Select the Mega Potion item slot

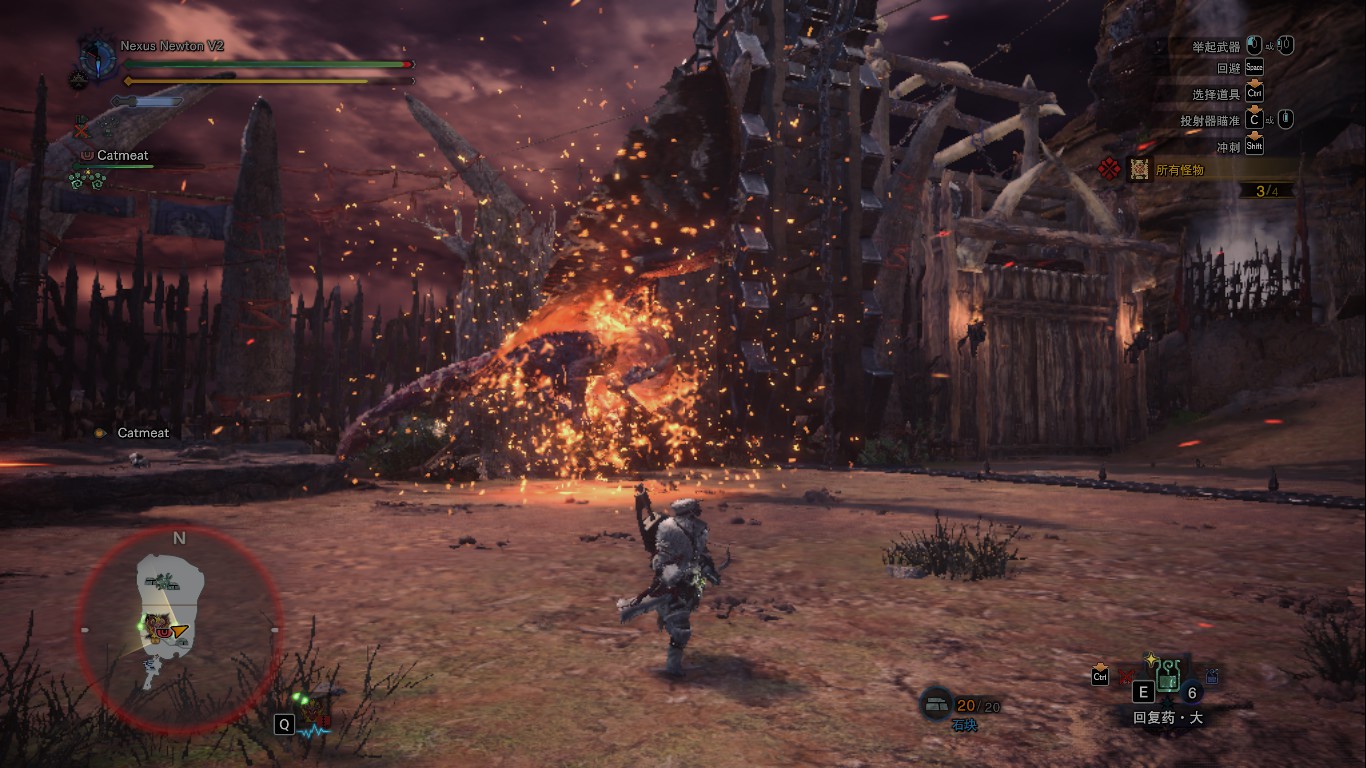(1167, 681)
